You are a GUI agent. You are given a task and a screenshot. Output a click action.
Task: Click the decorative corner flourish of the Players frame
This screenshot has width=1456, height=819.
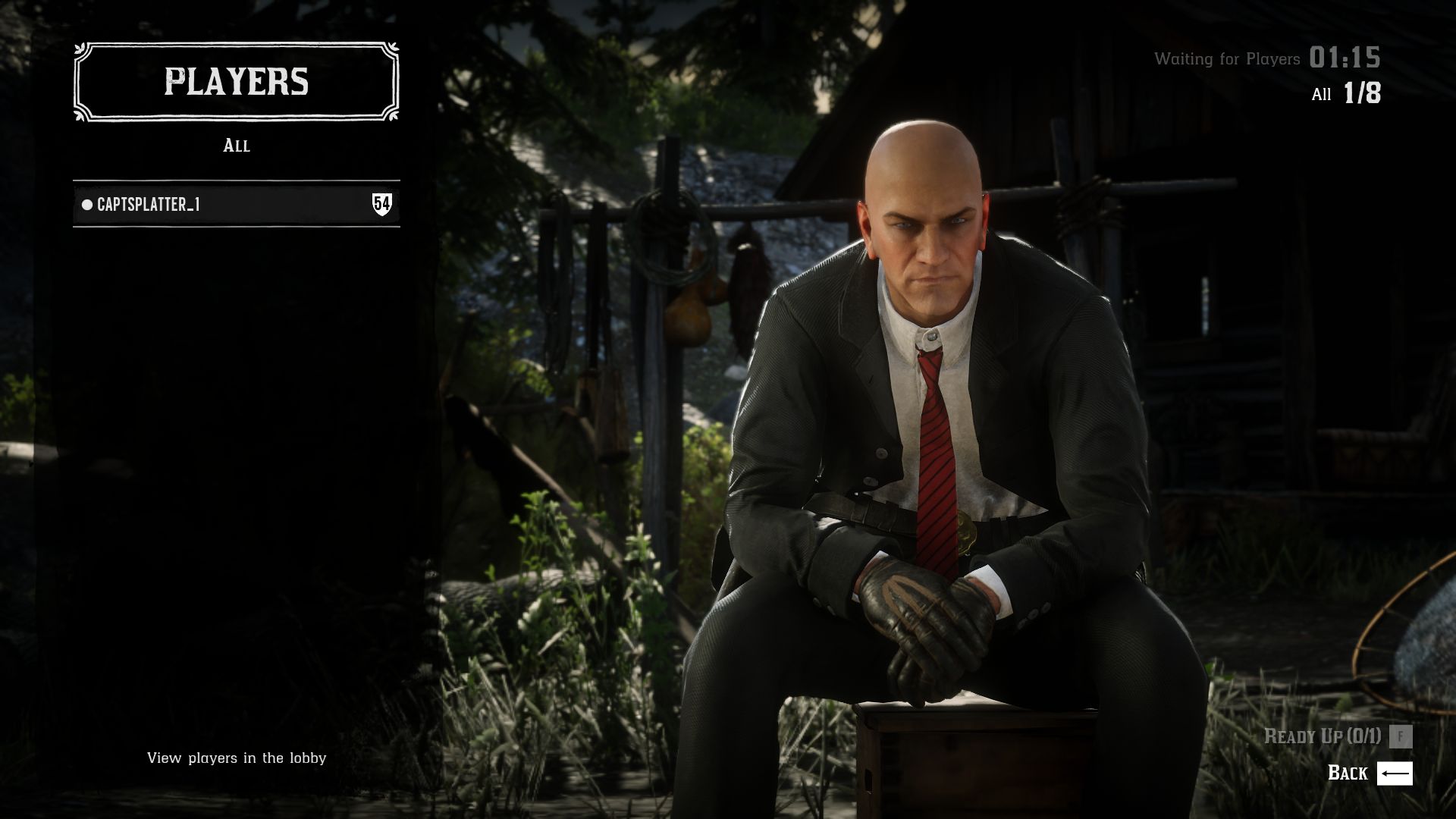point(80,52)
